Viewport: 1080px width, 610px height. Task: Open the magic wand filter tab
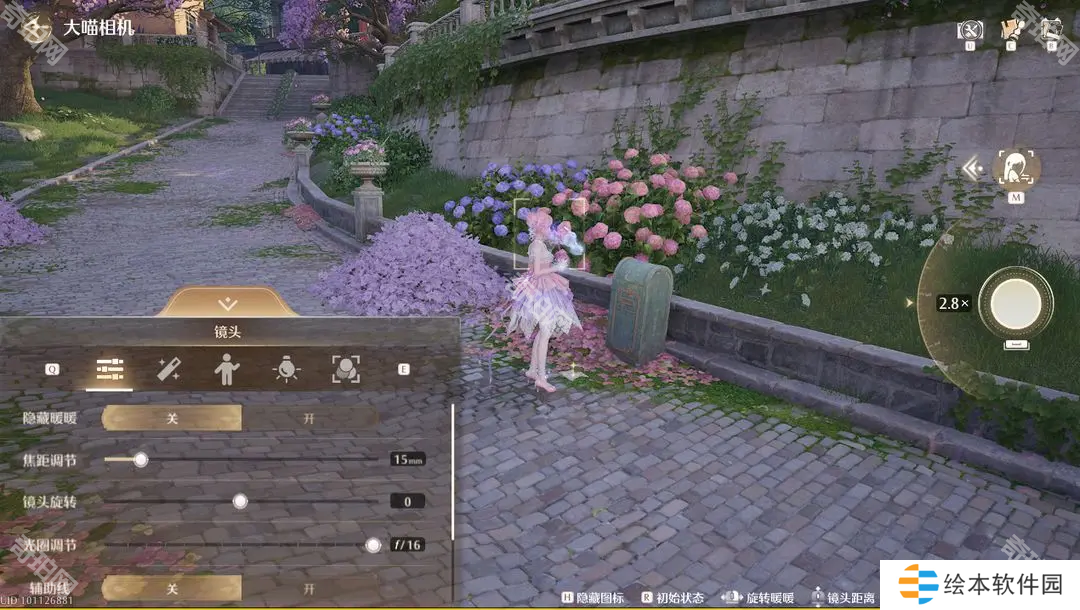point(168,370)
